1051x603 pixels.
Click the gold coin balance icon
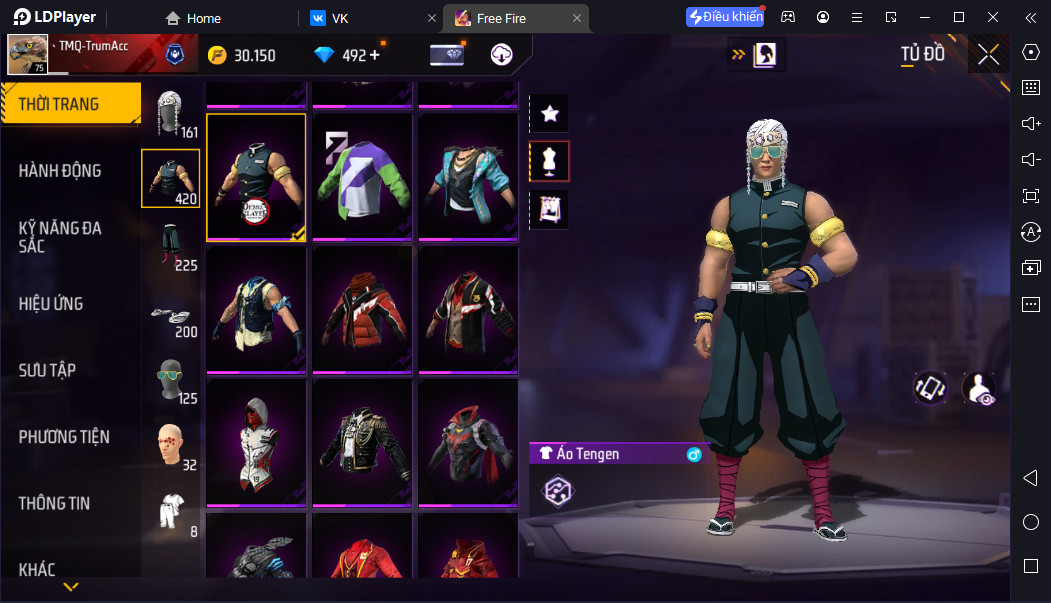pyautogui.click(x=217, y=56)
